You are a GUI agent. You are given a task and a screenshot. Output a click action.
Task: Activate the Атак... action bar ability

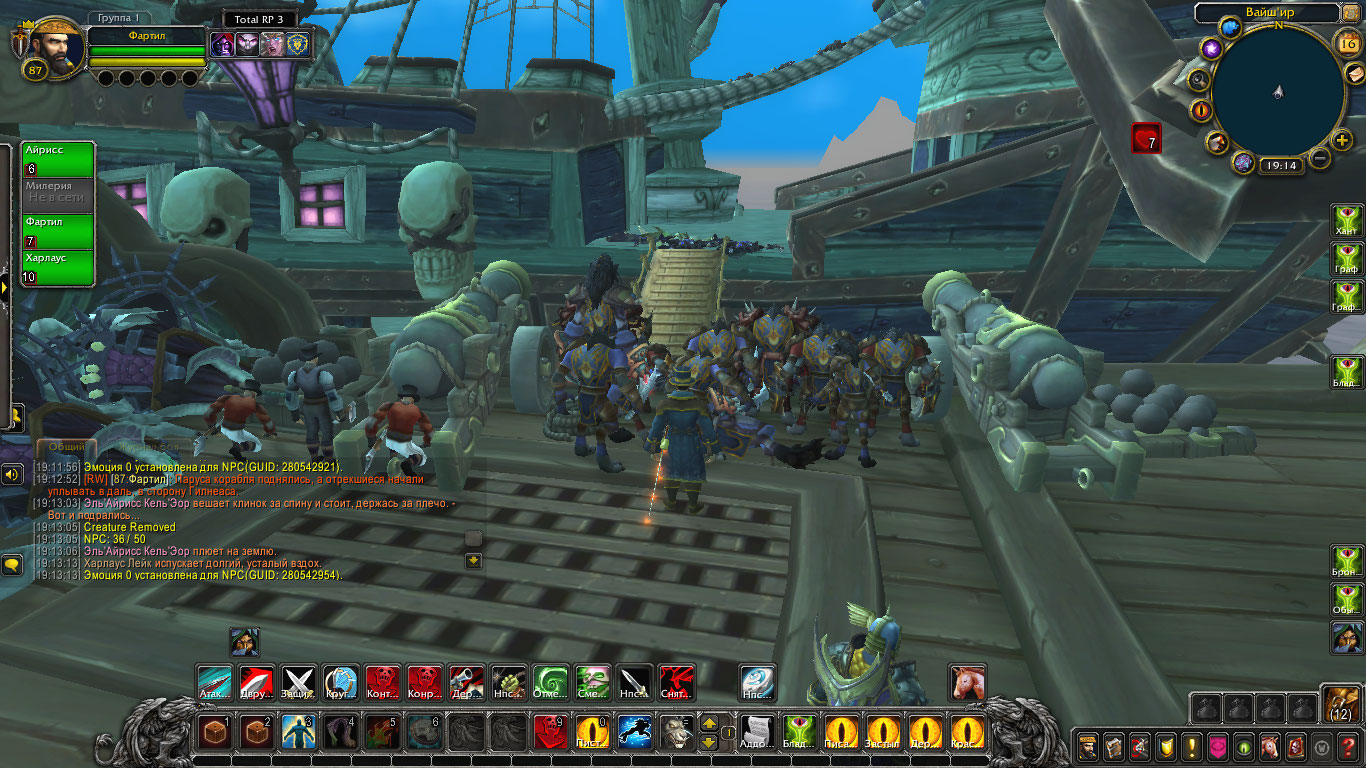tap(214, 682)
